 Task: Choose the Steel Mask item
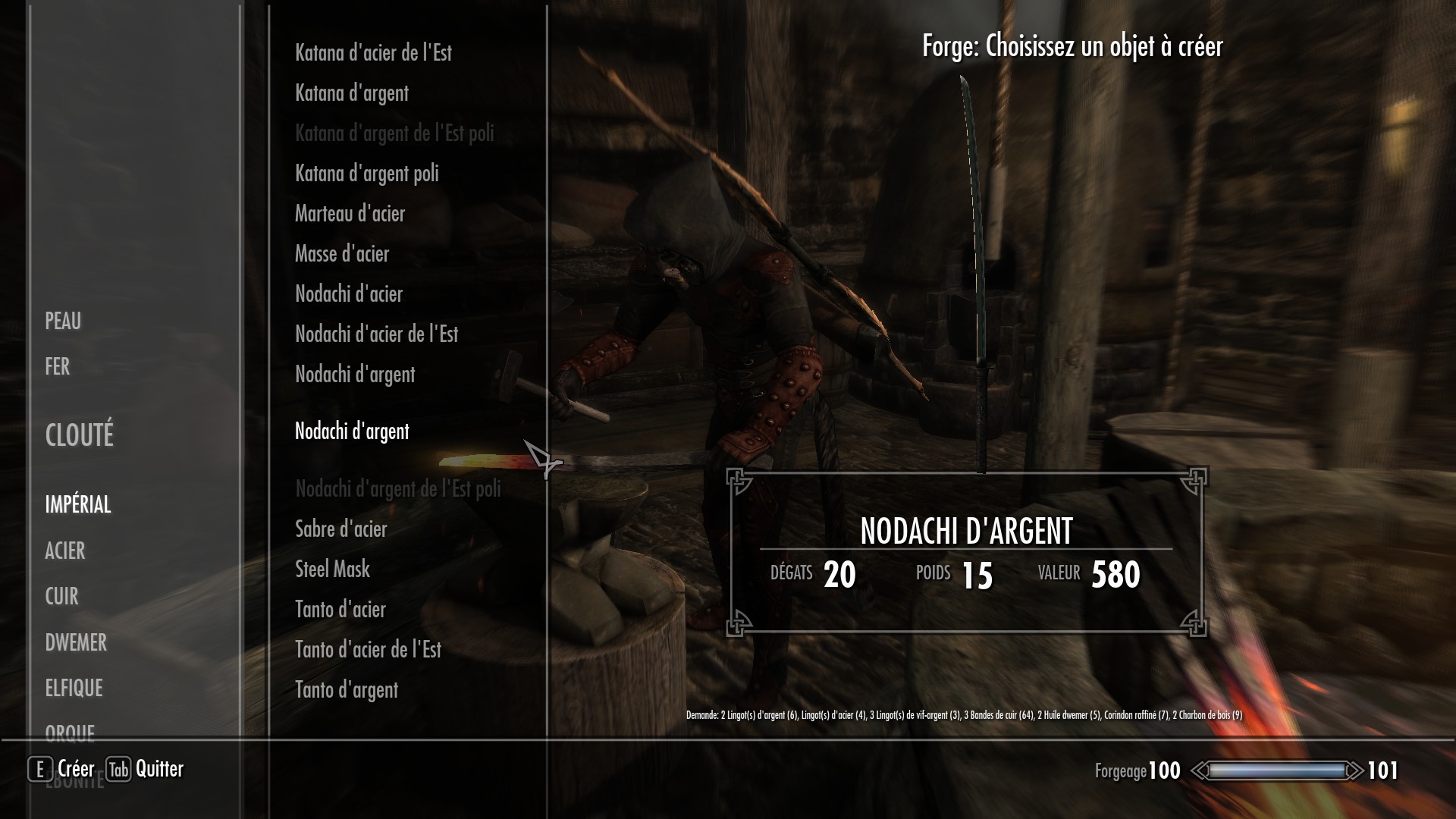coord(332,570)
